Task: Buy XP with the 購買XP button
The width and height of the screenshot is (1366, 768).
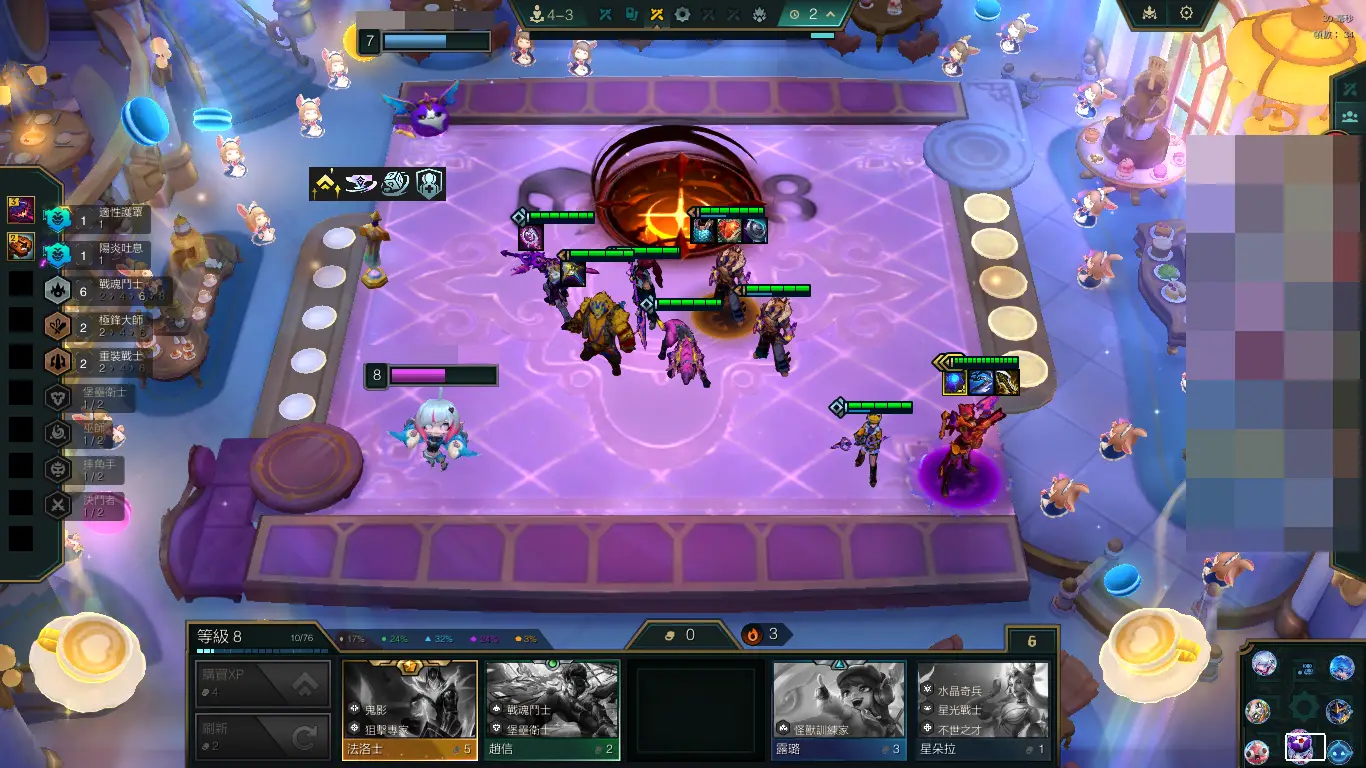Action: [263, 683]
